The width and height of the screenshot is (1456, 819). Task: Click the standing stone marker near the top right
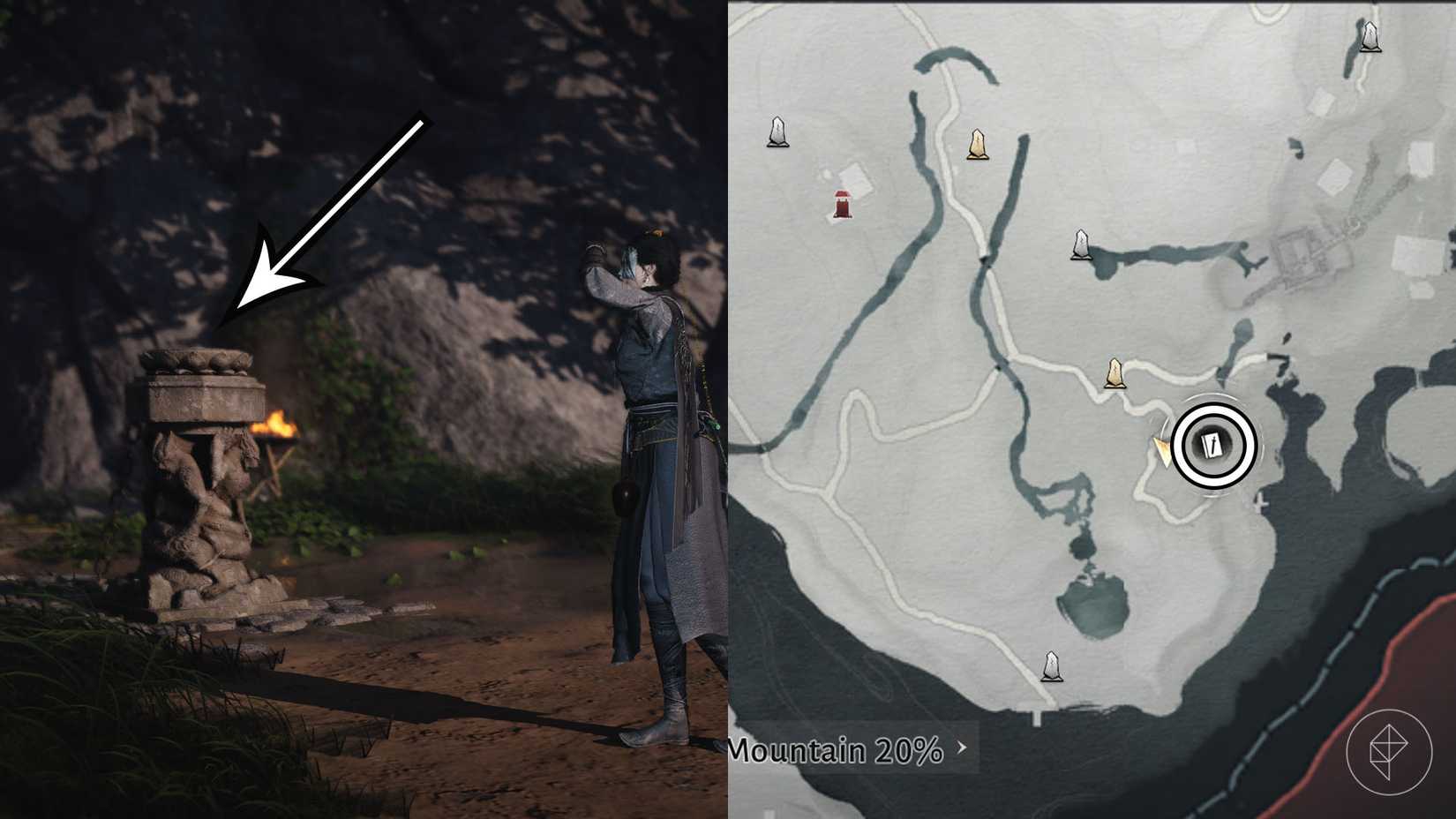click(x=1370, y=38)
